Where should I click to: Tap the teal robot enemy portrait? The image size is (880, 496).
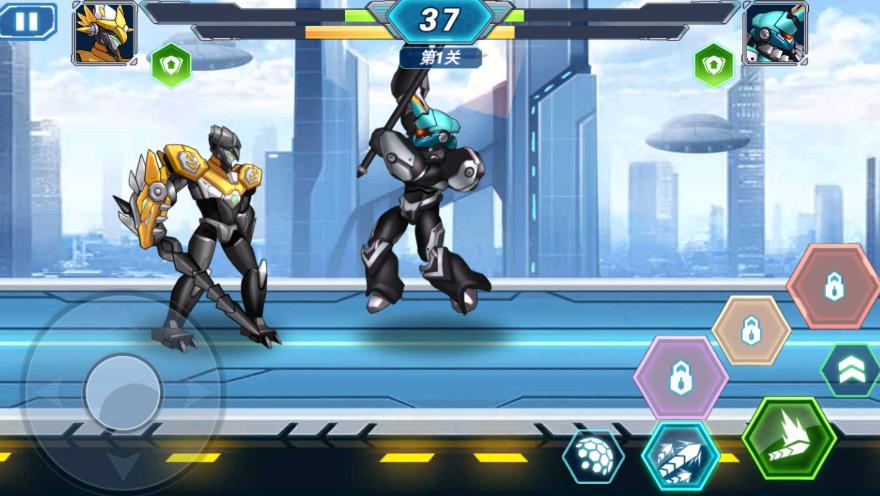[x=774, y=33]
